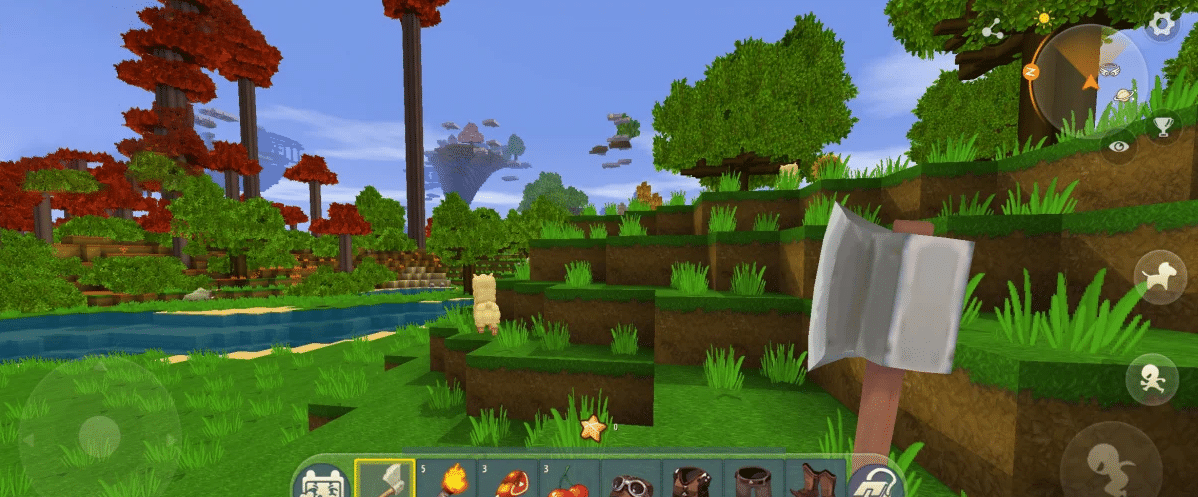The width and height of the screenshot is (1198, 497).
Task: Tap the share icon
Action: (993, 30)
